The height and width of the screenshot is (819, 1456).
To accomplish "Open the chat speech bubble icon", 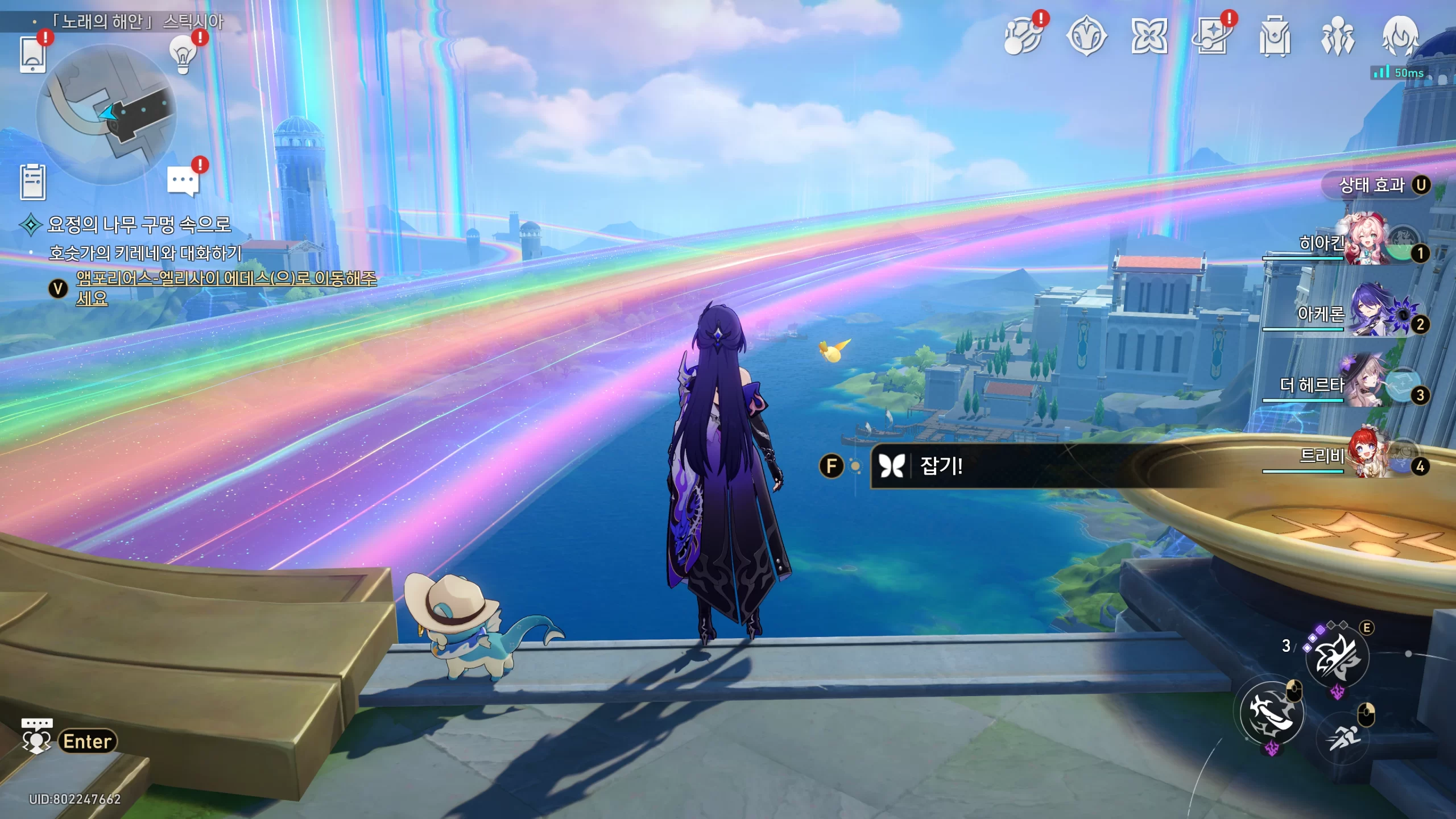I will pyautogui.click(x=183, y=181).
